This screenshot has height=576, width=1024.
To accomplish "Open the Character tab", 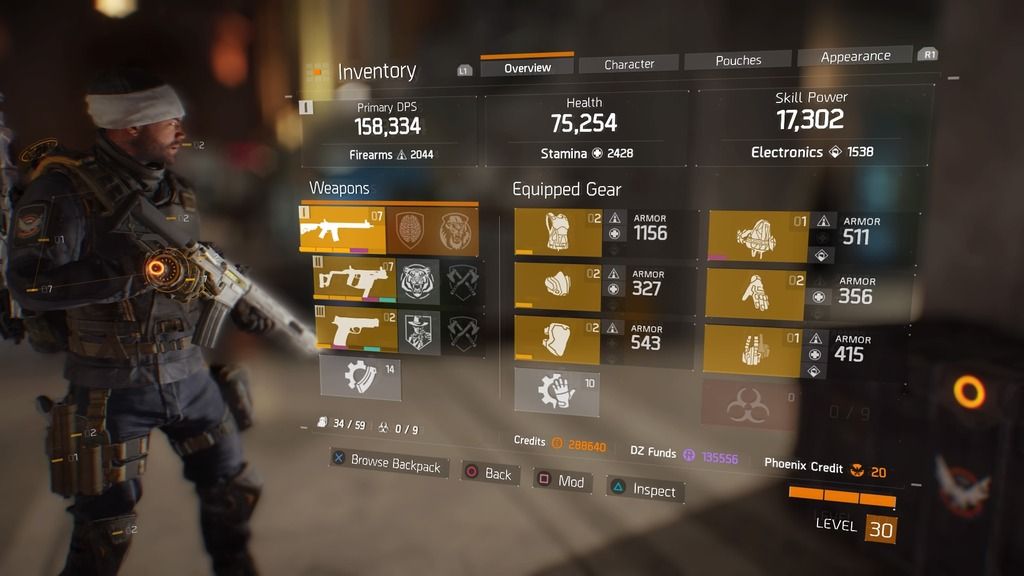I will point(629,64).
